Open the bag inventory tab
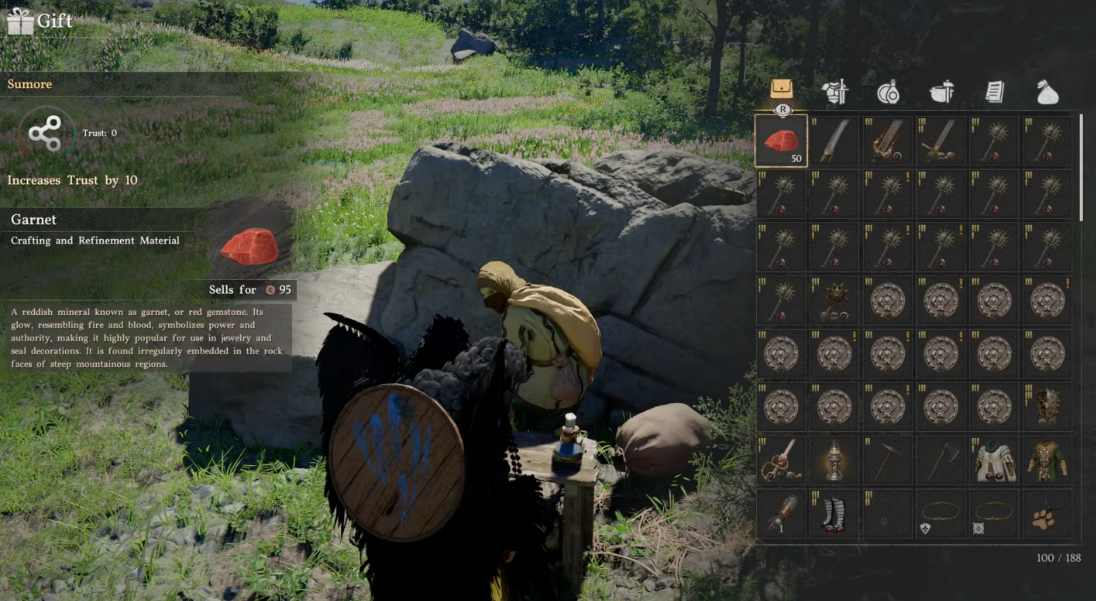 pyautogui.click(x=782, y=90)
